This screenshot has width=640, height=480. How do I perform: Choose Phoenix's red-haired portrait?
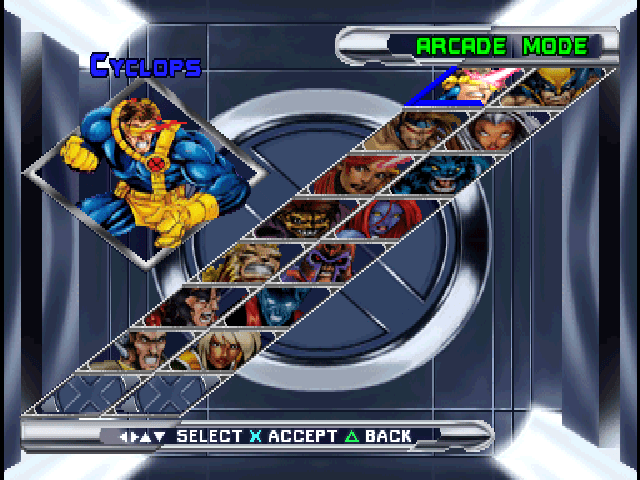click(x=366, y=174)
